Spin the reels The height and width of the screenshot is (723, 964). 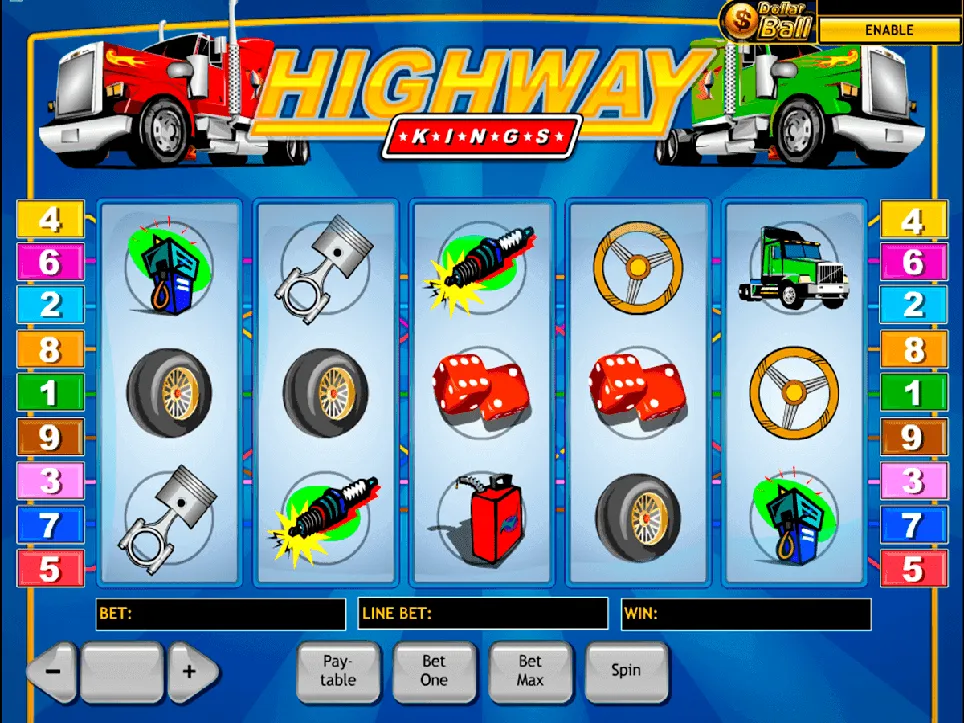[626, 670]
